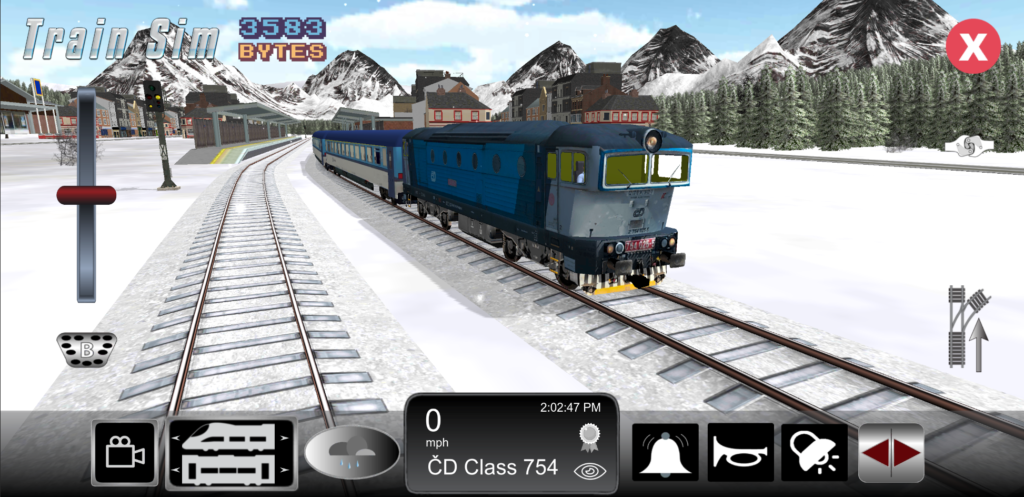Sound the train horn
1024x497 pixels.
pos(740,453)
